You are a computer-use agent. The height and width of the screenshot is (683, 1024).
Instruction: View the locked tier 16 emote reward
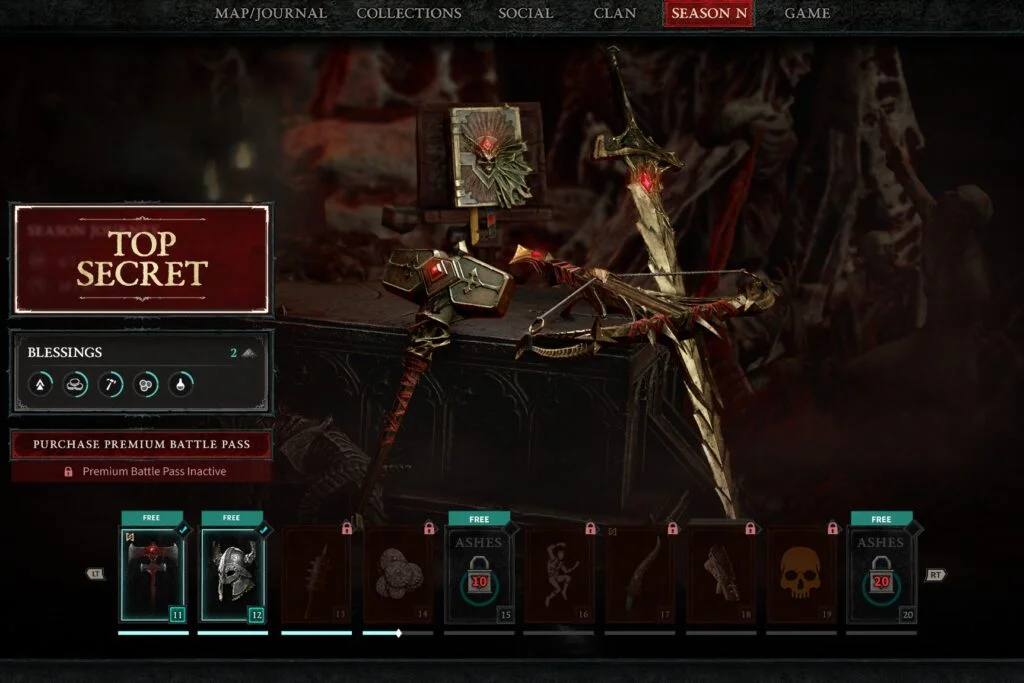(x=559, y=575)
